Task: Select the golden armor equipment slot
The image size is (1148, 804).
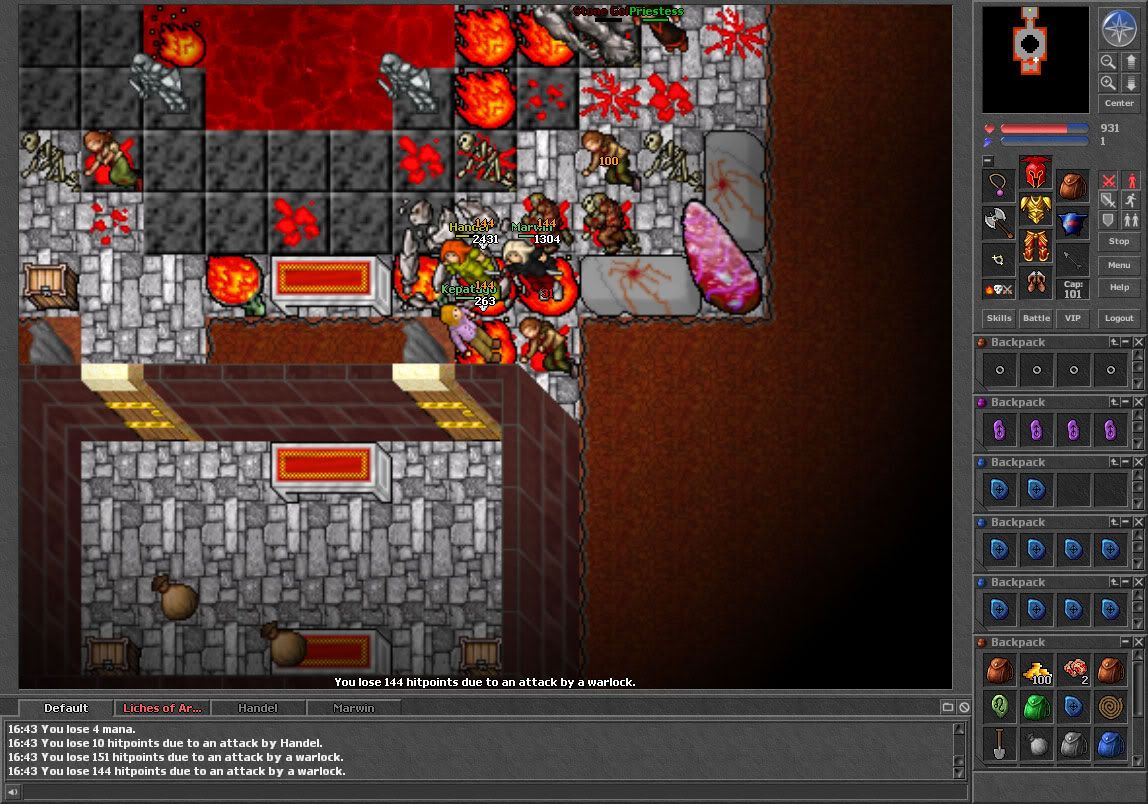Action: 1036,210
